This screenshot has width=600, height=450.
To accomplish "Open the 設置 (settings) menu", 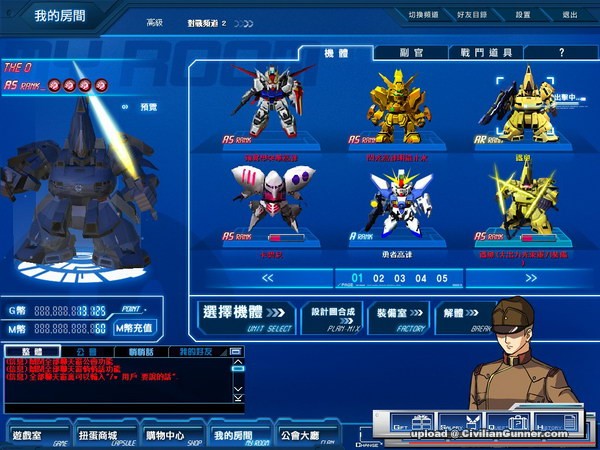I will click(x=523, y=15).
